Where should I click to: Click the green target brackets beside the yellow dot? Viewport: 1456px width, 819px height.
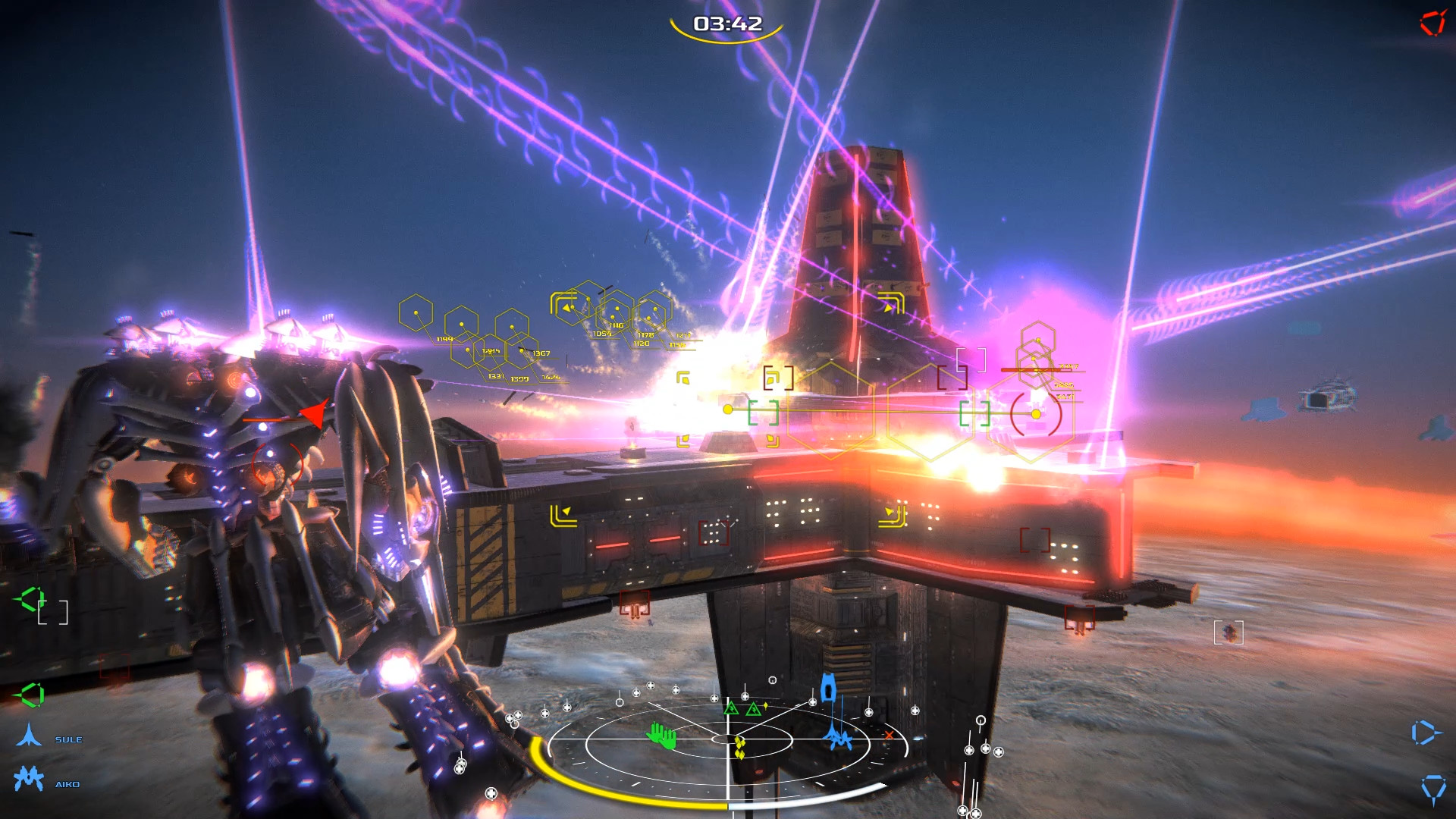[x=763, y=413]
